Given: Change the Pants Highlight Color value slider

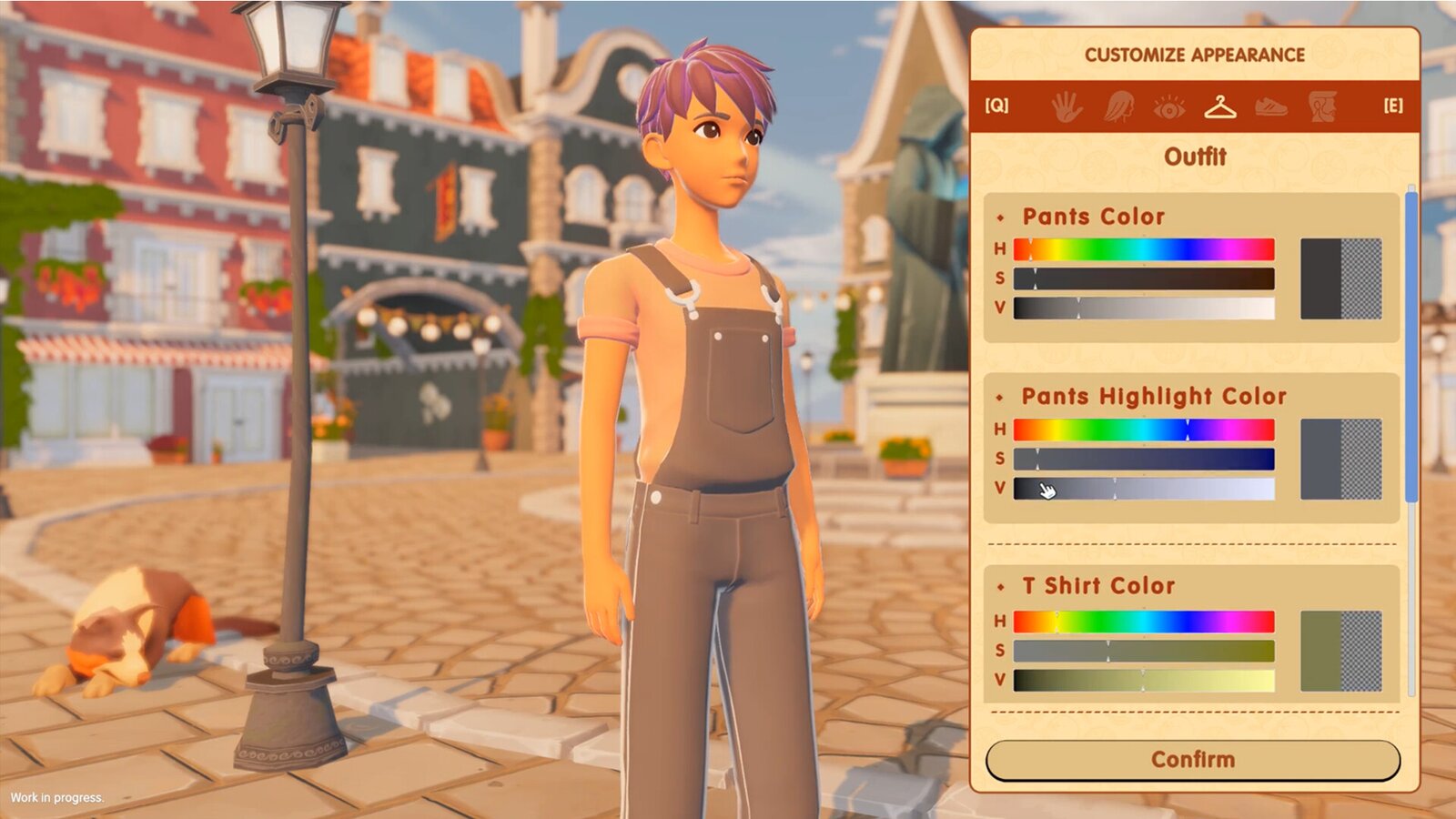Looking at the screenshot, I should [x=1144, y=489].
